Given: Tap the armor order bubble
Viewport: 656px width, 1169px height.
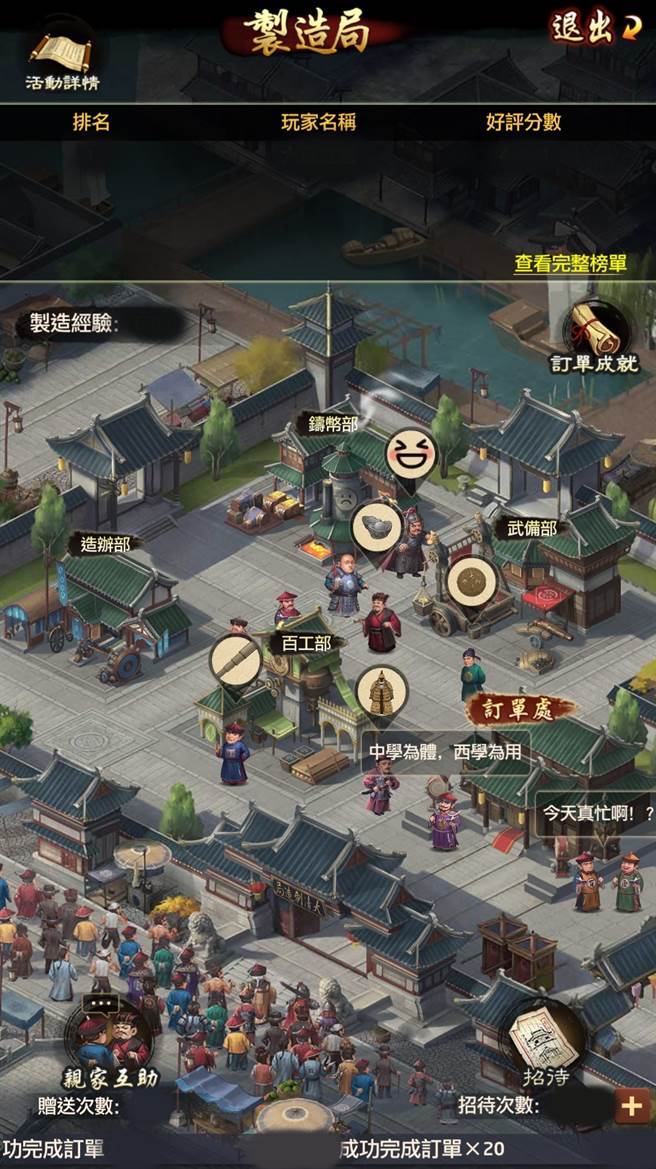Looking at the screenshot, I should (x=381, y=692).
